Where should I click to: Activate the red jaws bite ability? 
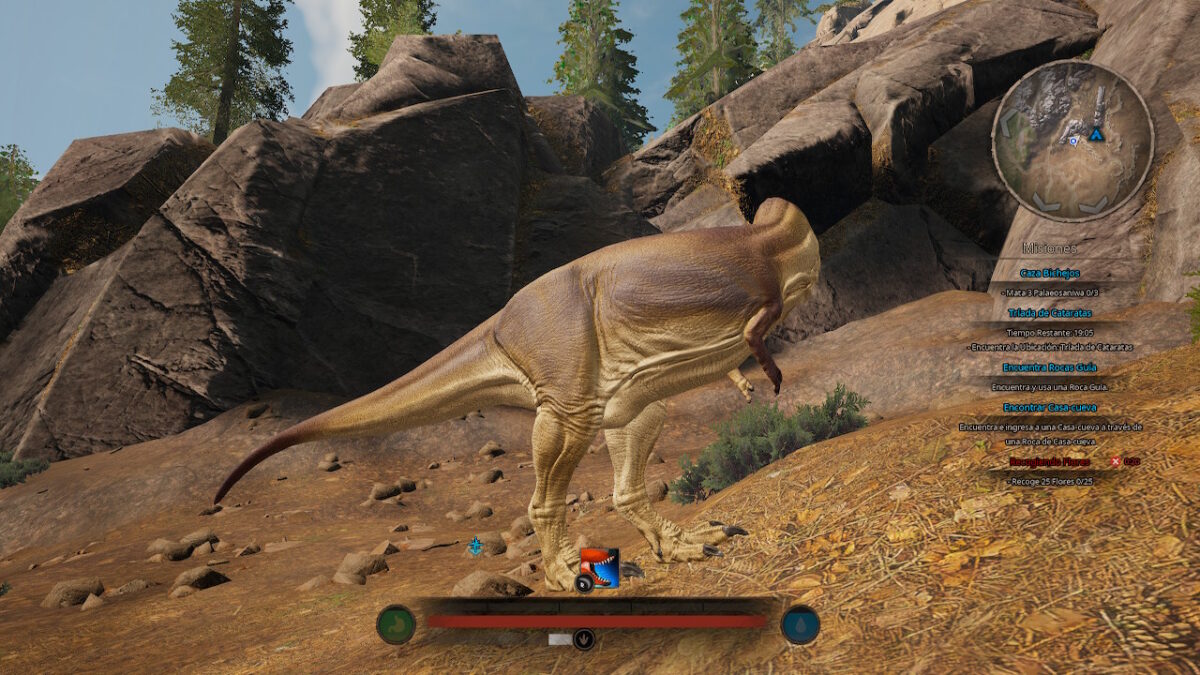[600, 567]
